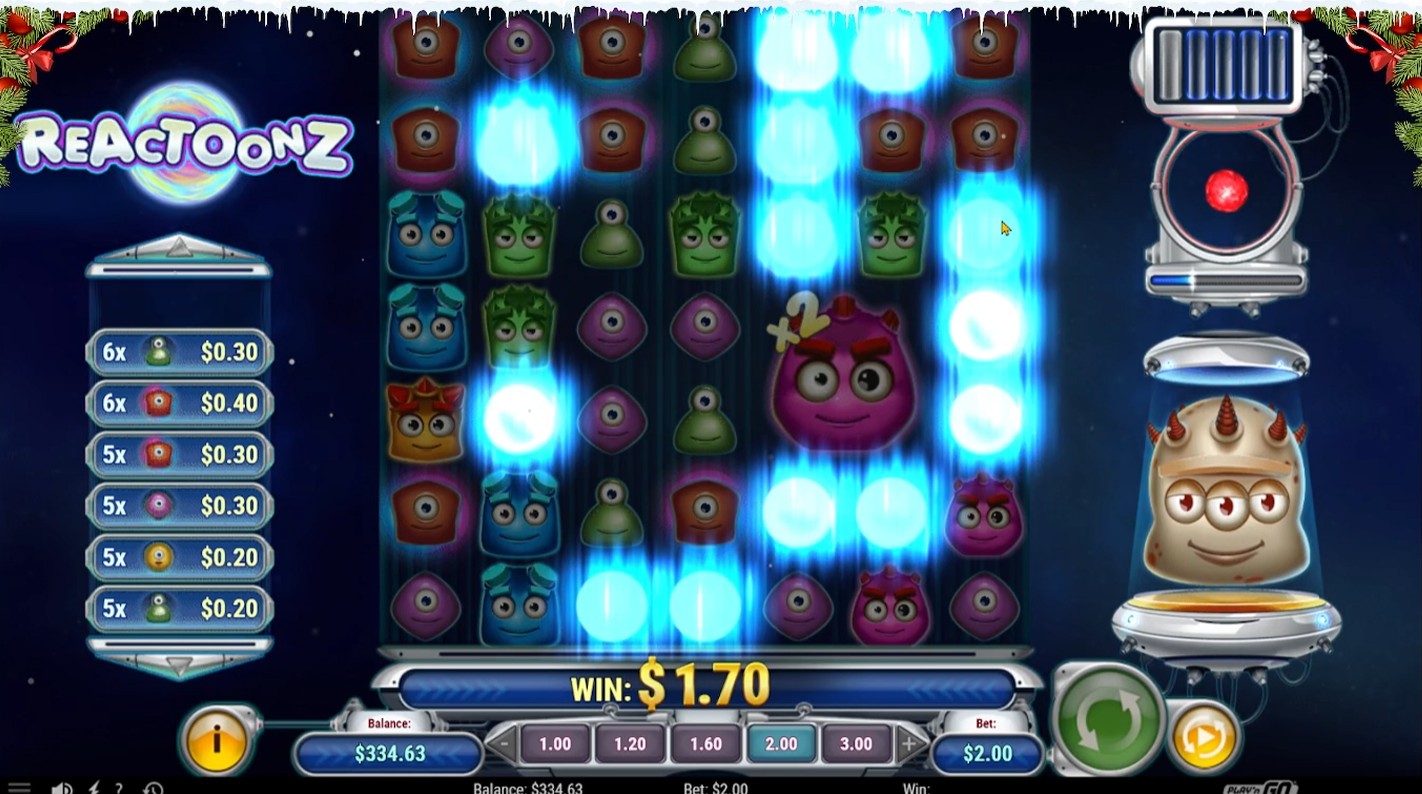Viewport: 1422px width, 794px height.
Task: Select the lightning quick-spin icon
Action: pyautogui.click(x=93, y=788)
